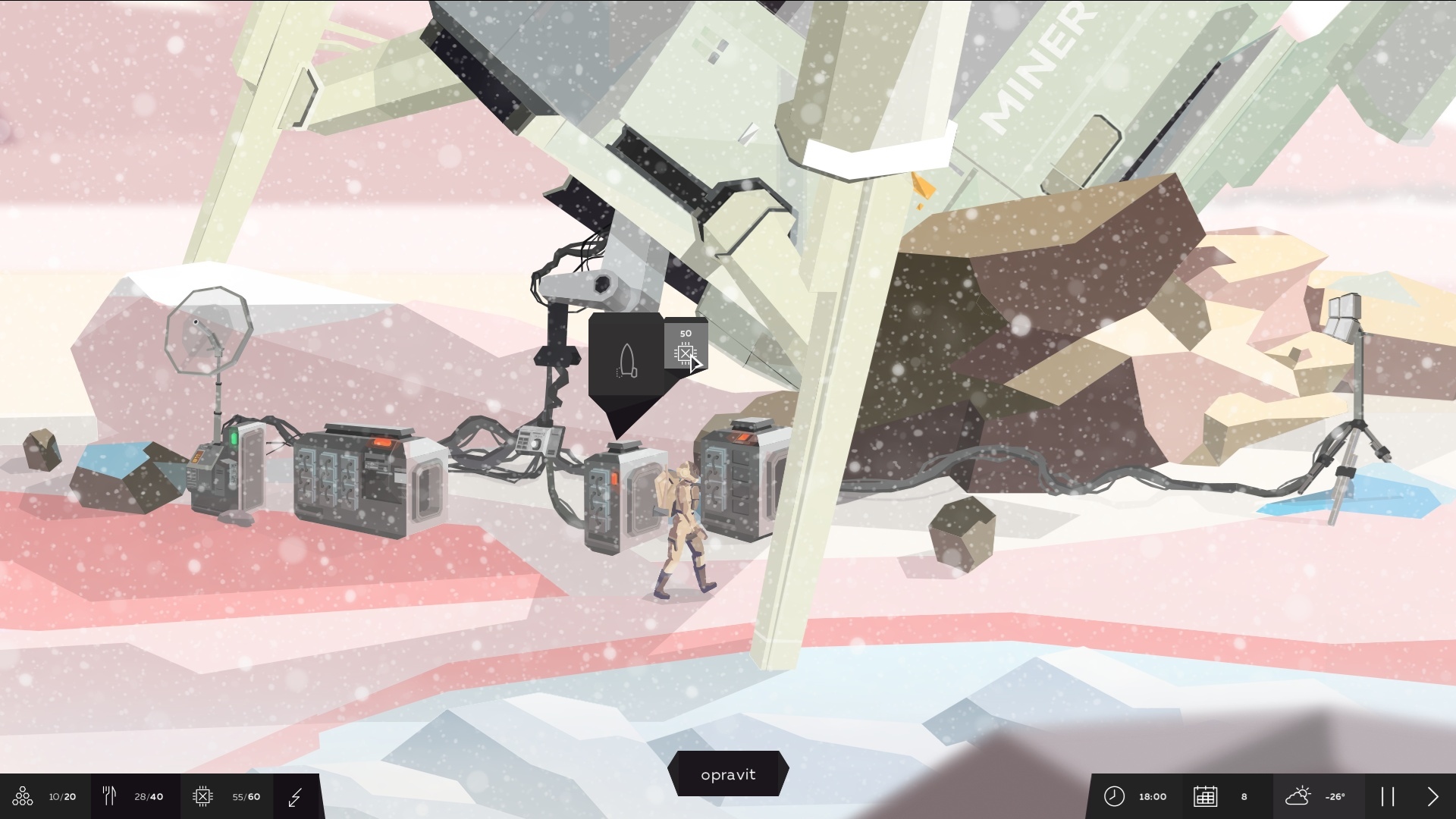Pause the game with the pause bars

click(x=1388, y=796)
